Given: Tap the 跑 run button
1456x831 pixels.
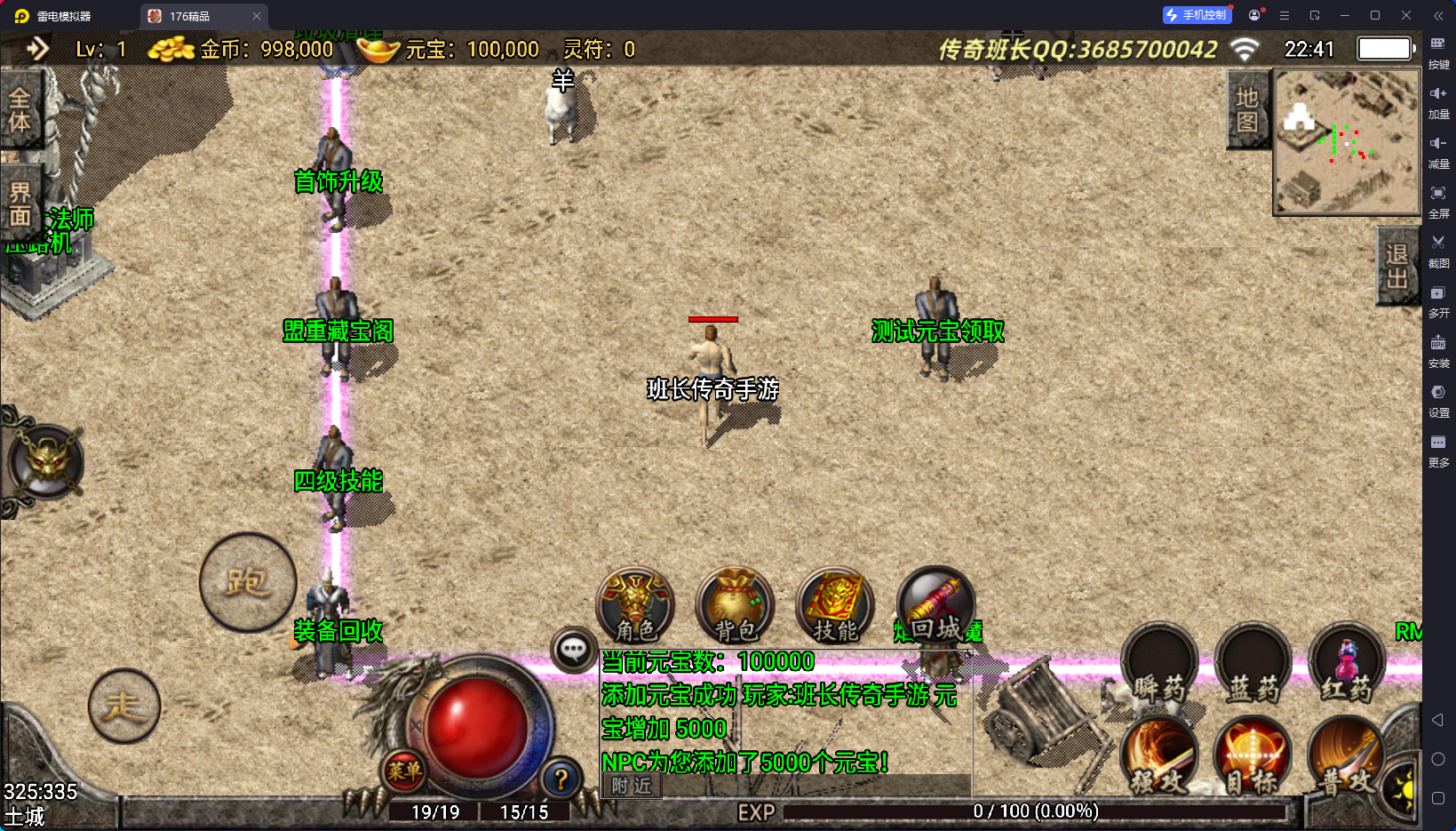Looking at the screenshot, I should coord(248,582).
